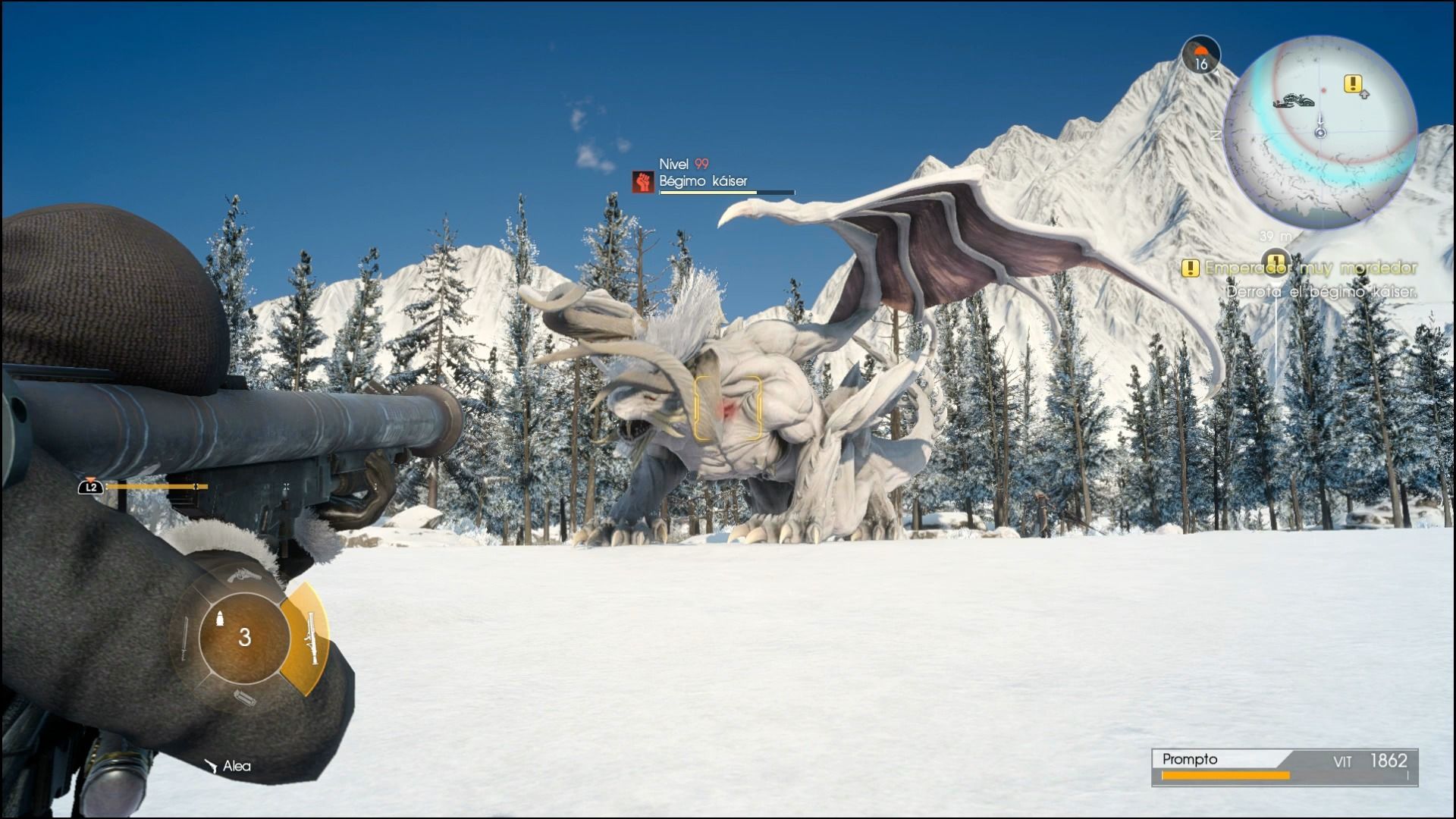This screenshot has height=819, width=1456.
Task: Click the waypoint pin with 39 m distance
Action: pyautogui.click(x=1277, y=259)
